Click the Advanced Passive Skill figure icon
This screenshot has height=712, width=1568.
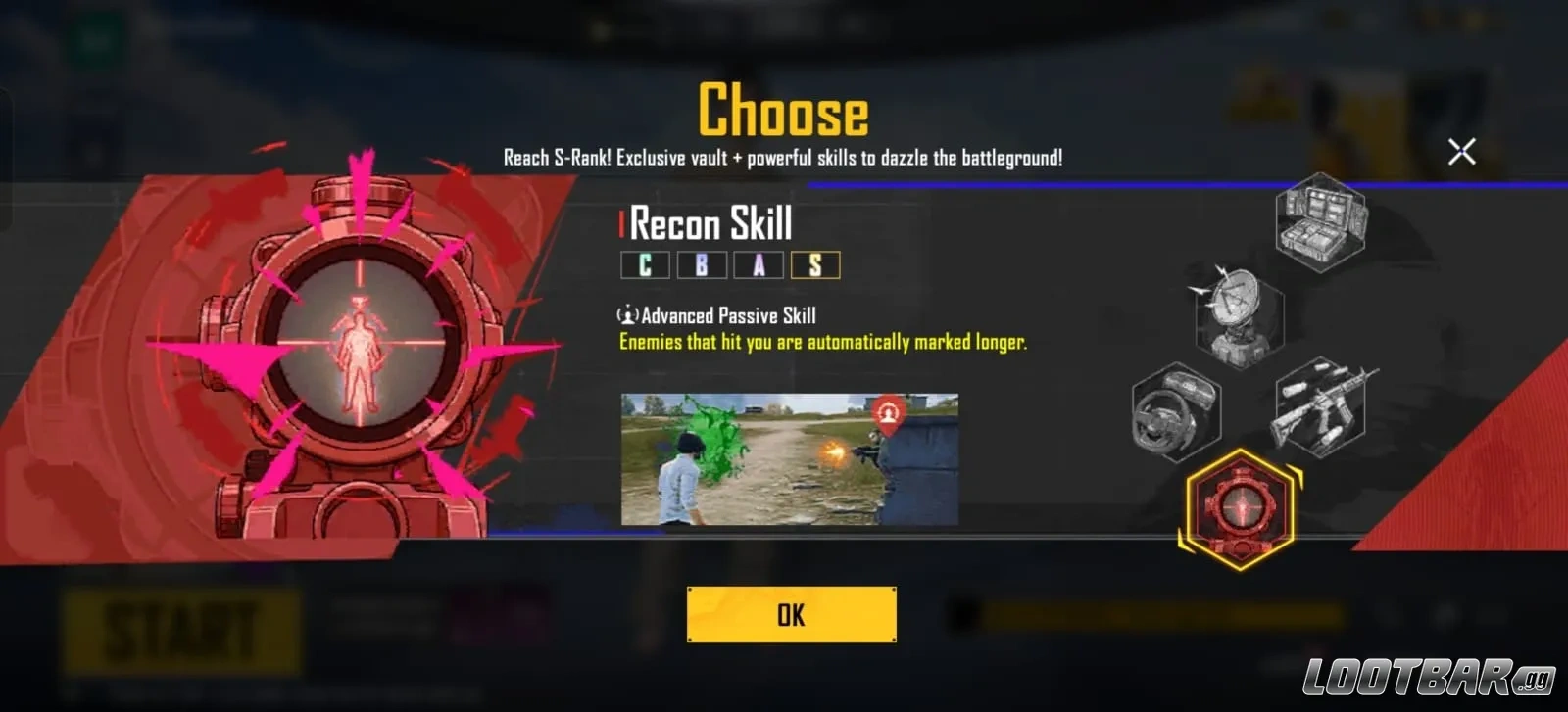(x=626, y=315)
